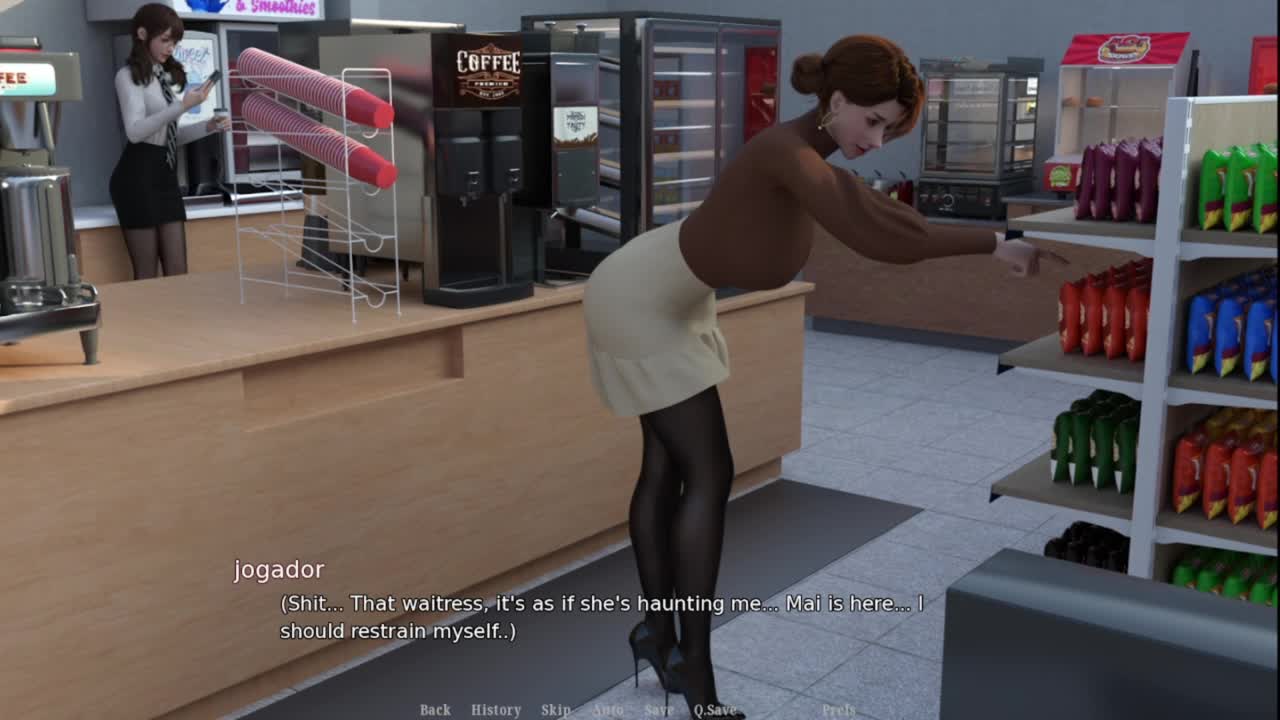The width and height of the screenshot is (1280, 720).
Task: Open the dialogue History log
Action: (496, 710)
